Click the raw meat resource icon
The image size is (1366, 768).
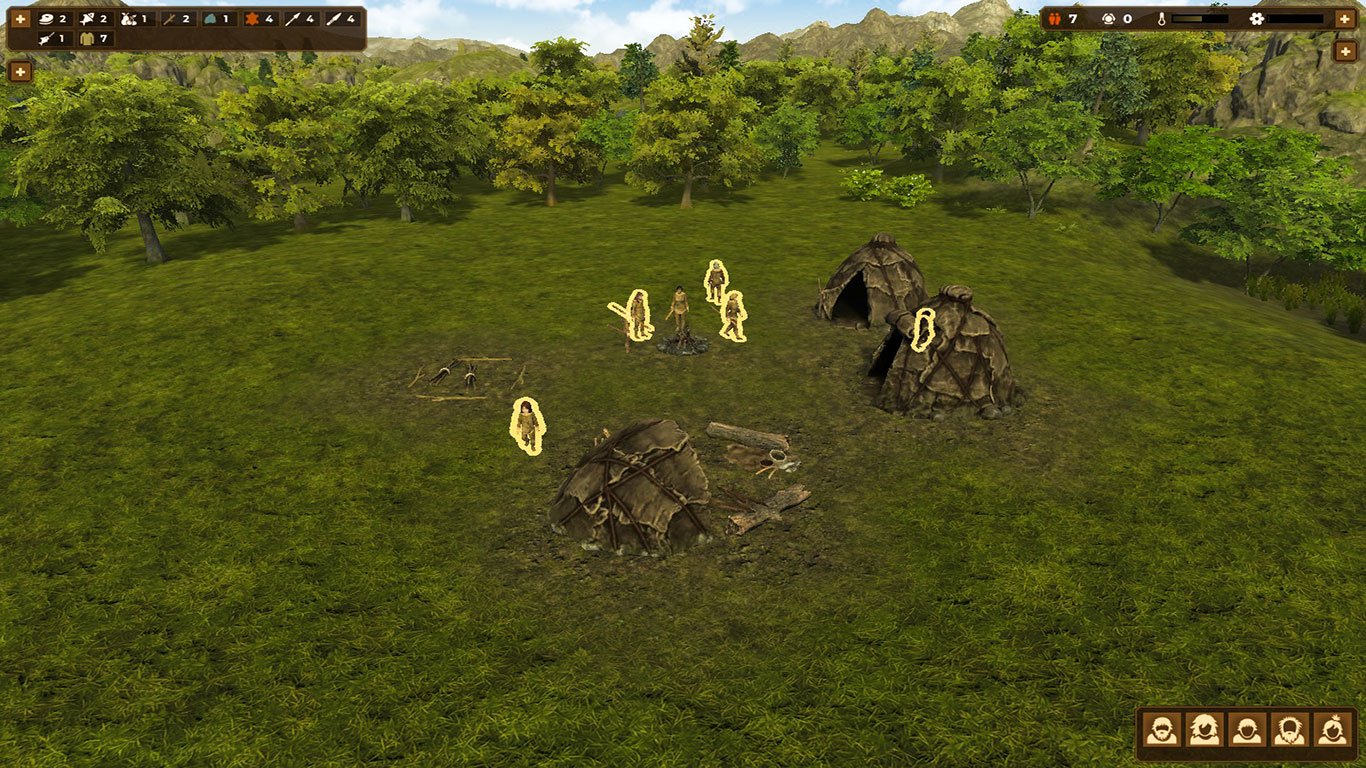coord(45,18)
